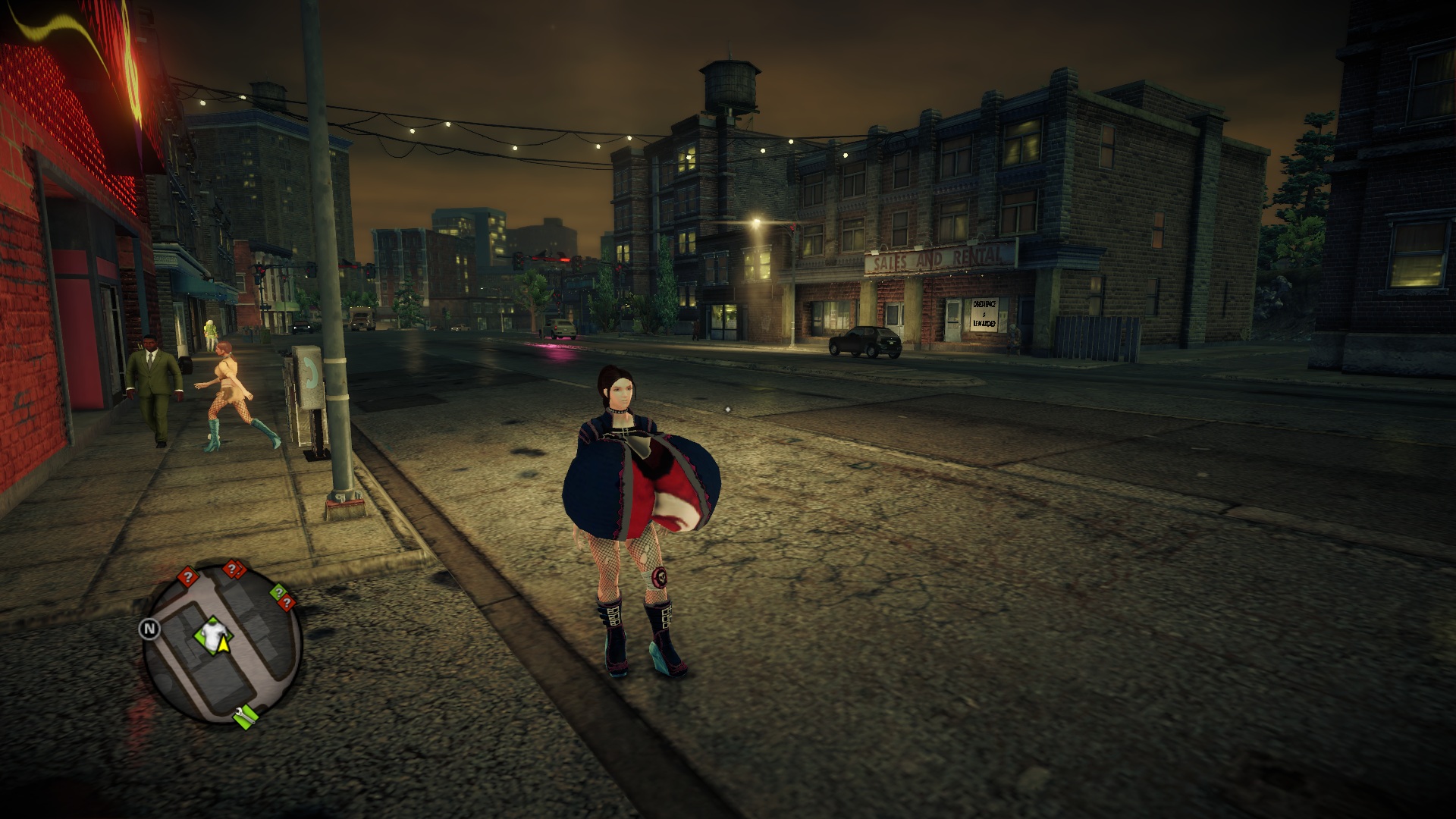The height and width of the screenshot is (819, 1456).
Task: Select the green question mark minimap marker
Action: (x=278, y=591)
